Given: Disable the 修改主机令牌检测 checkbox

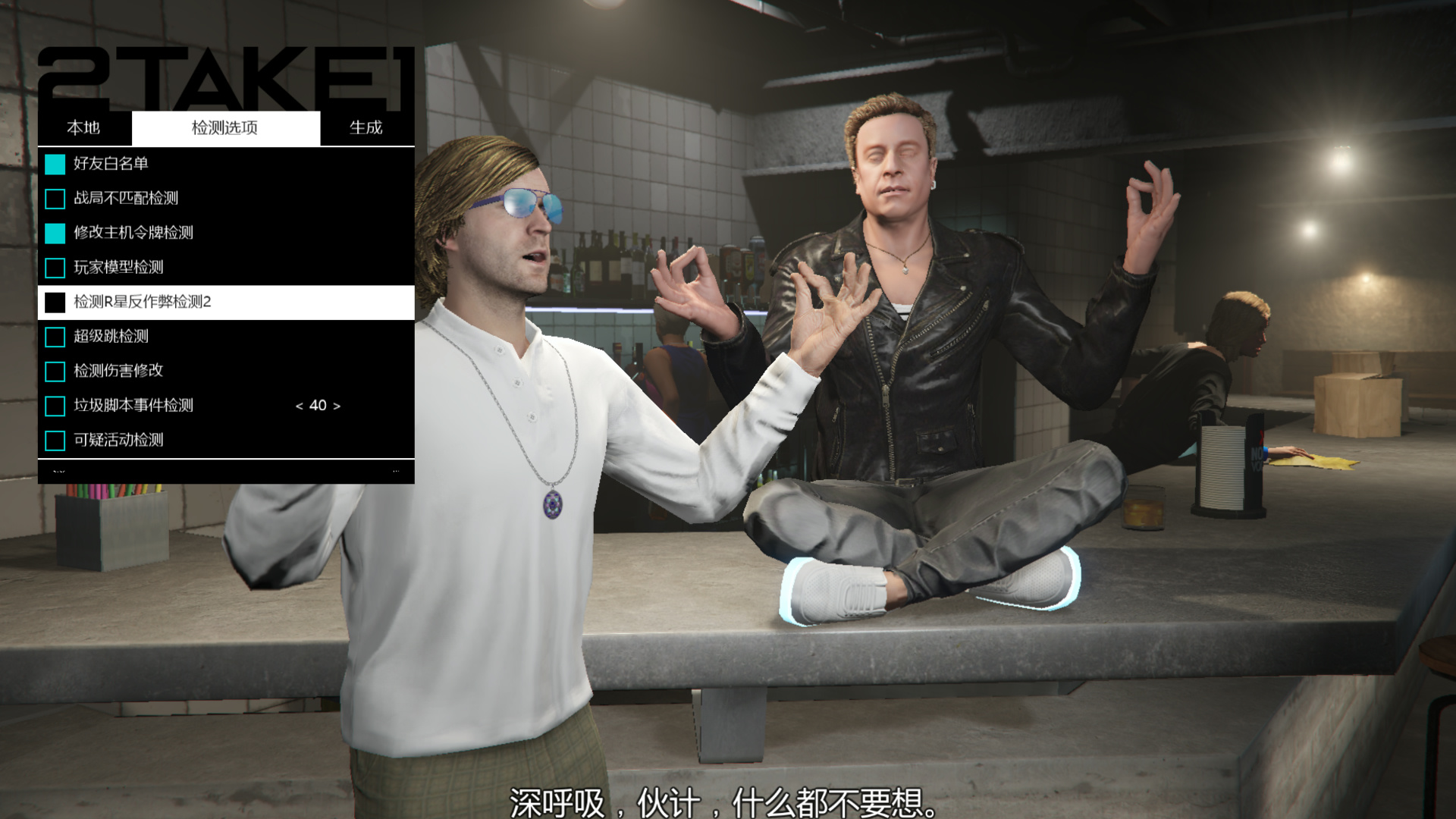Looking at the screenshot, I should 55,233.
